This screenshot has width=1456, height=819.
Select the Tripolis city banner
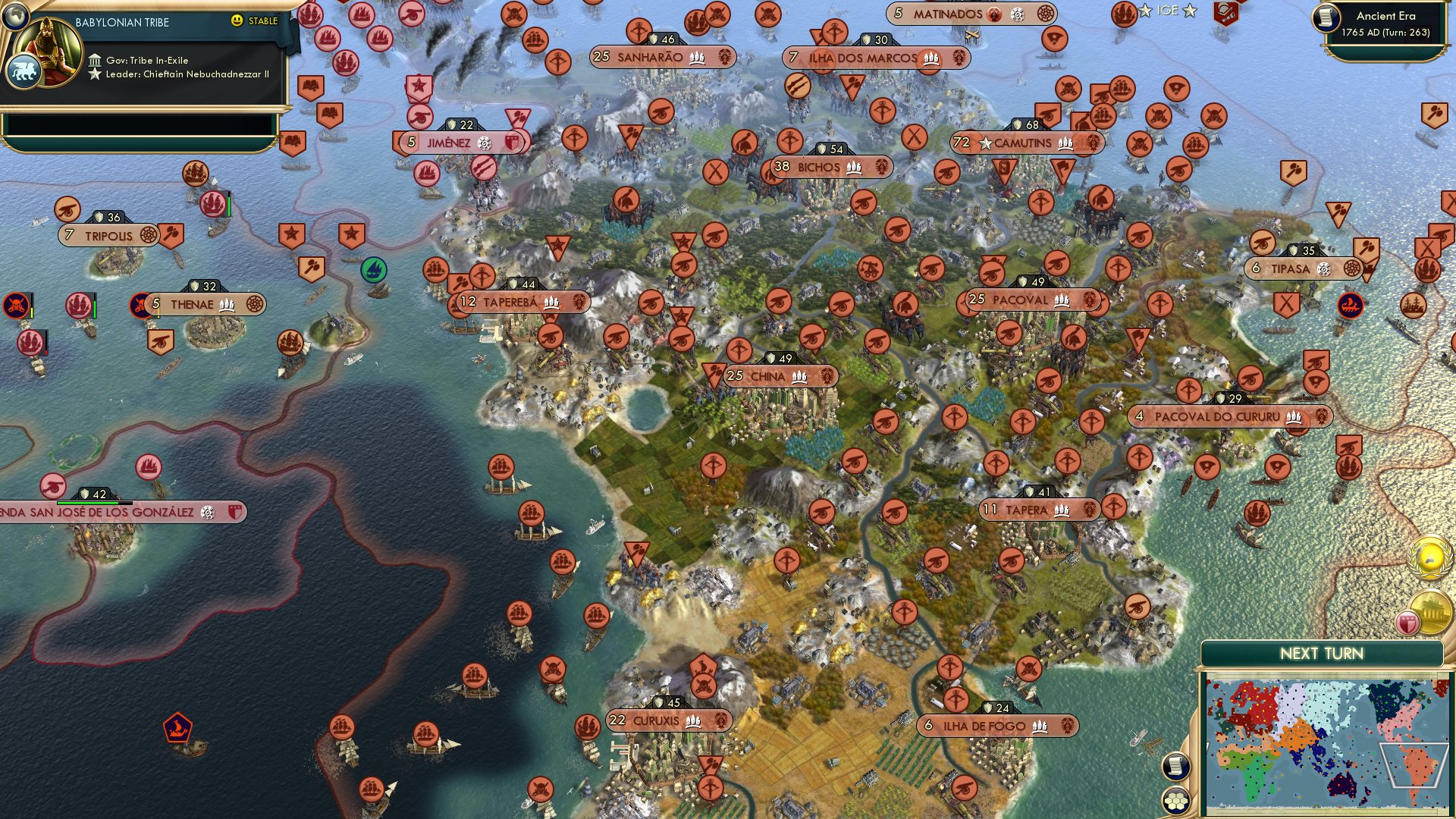point(109,236)
